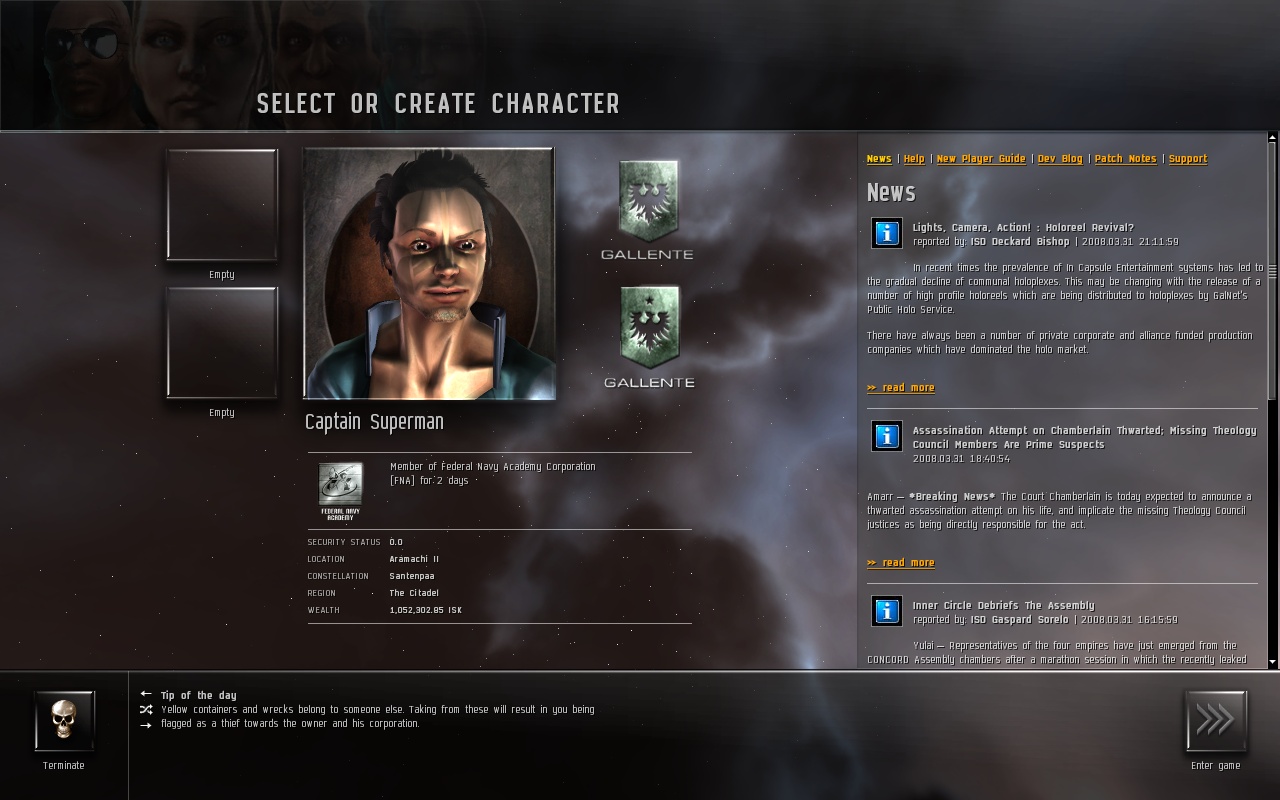
Task: Visit the Dev Blog link
Action: pos(1060,159)
